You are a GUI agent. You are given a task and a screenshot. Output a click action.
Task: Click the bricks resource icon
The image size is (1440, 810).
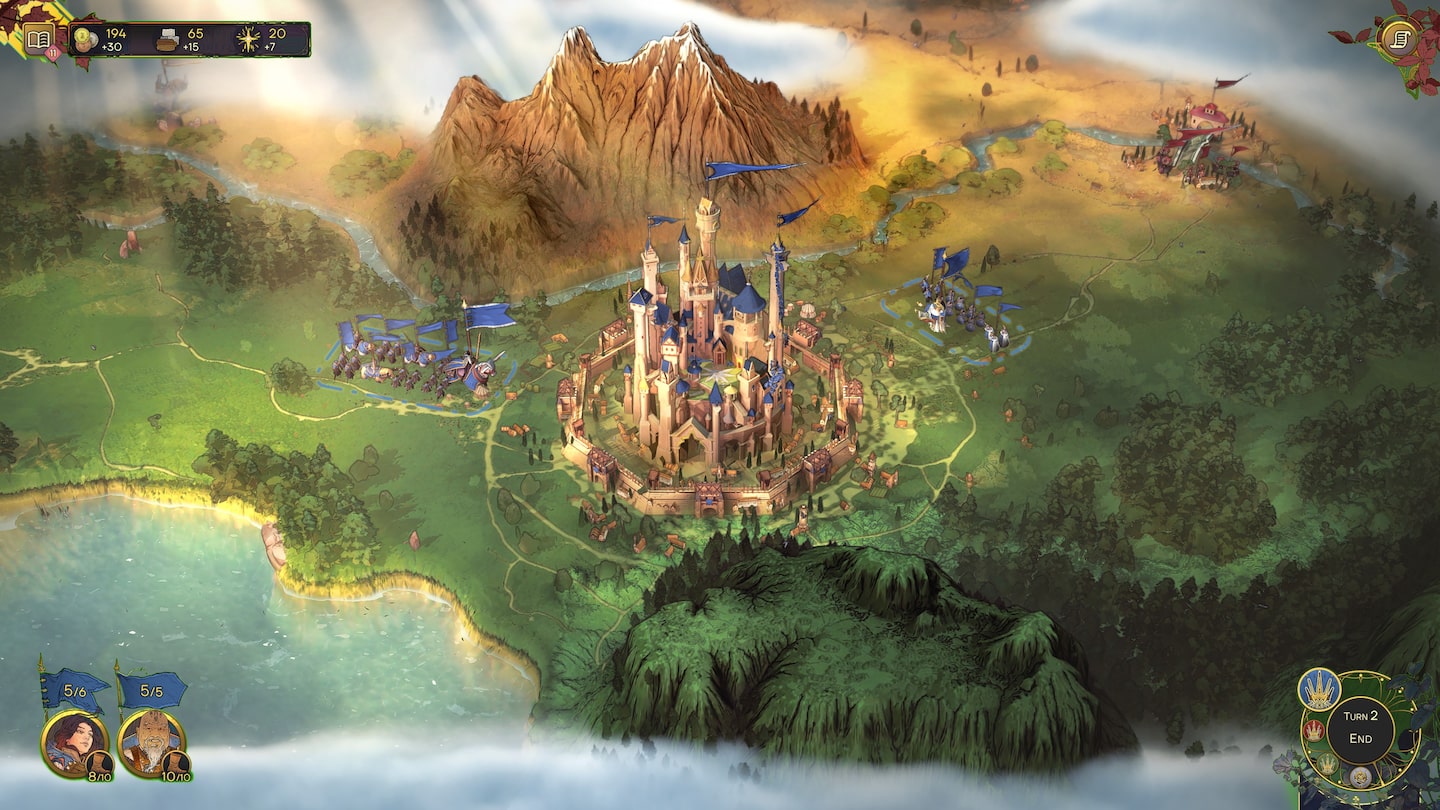[166, 37]
